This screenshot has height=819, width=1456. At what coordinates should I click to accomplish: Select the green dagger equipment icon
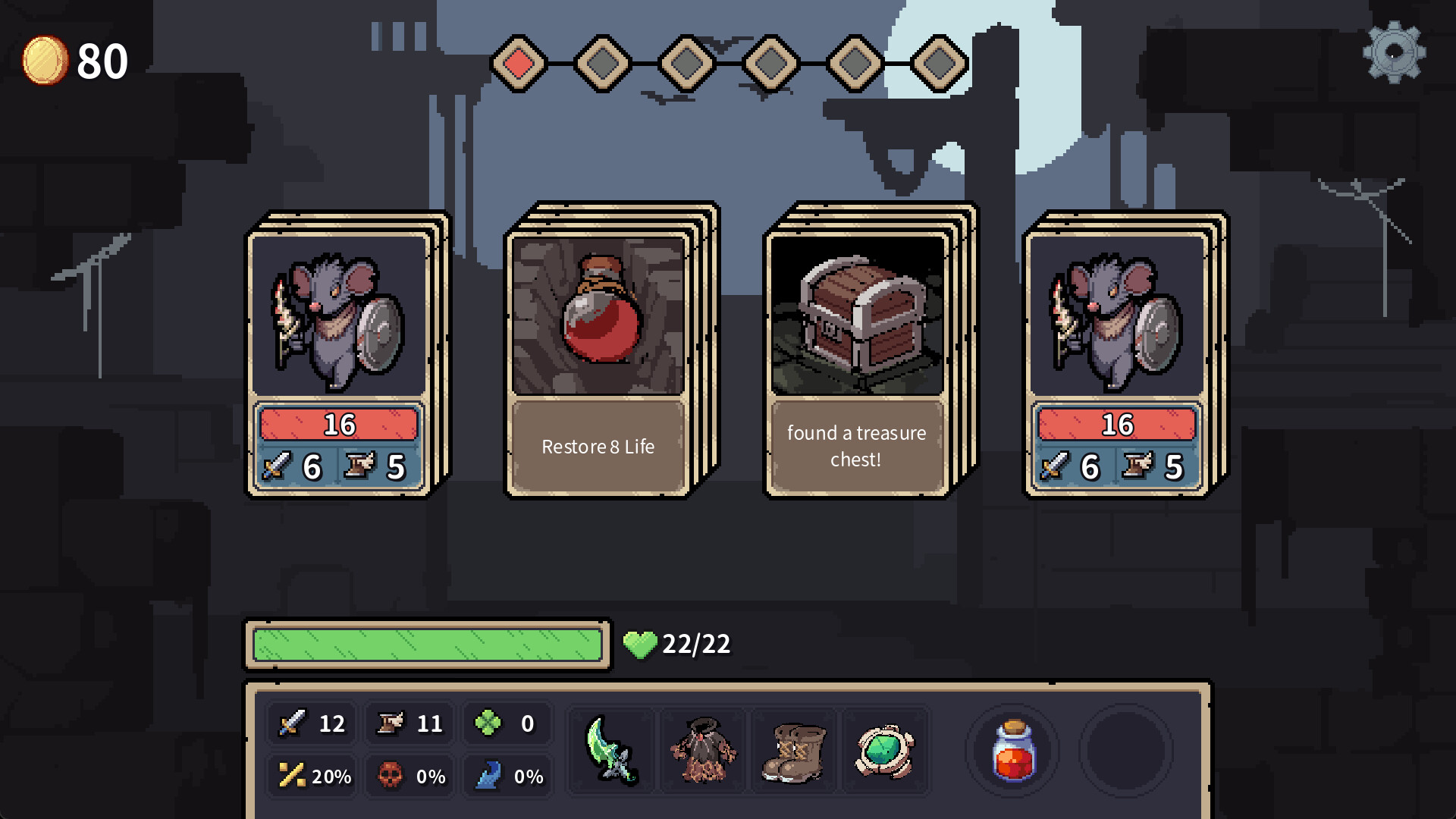tap(613, 751)
